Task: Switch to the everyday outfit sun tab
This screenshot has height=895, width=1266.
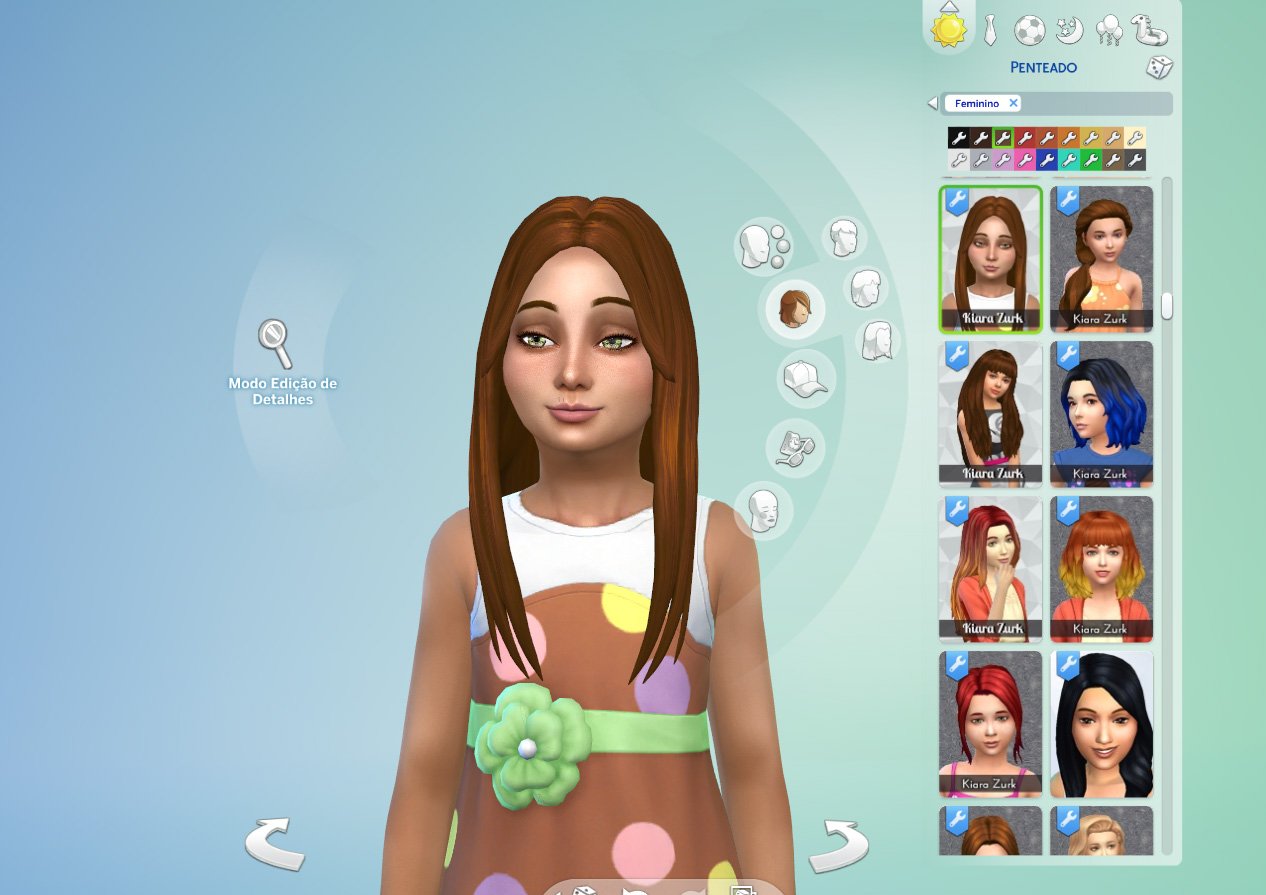Action: (948, 29)
